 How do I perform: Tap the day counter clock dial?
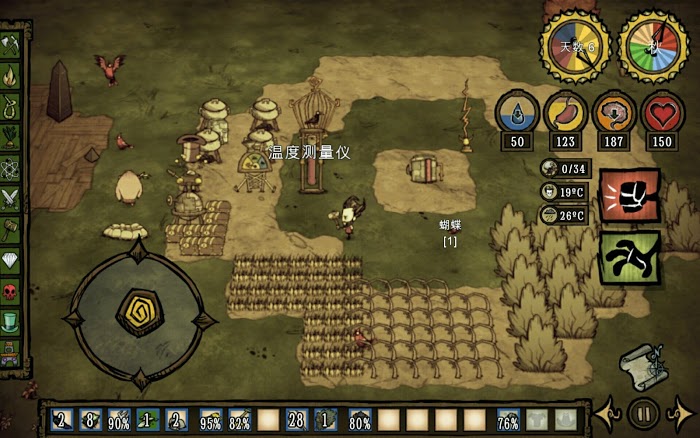click(576, 47)
